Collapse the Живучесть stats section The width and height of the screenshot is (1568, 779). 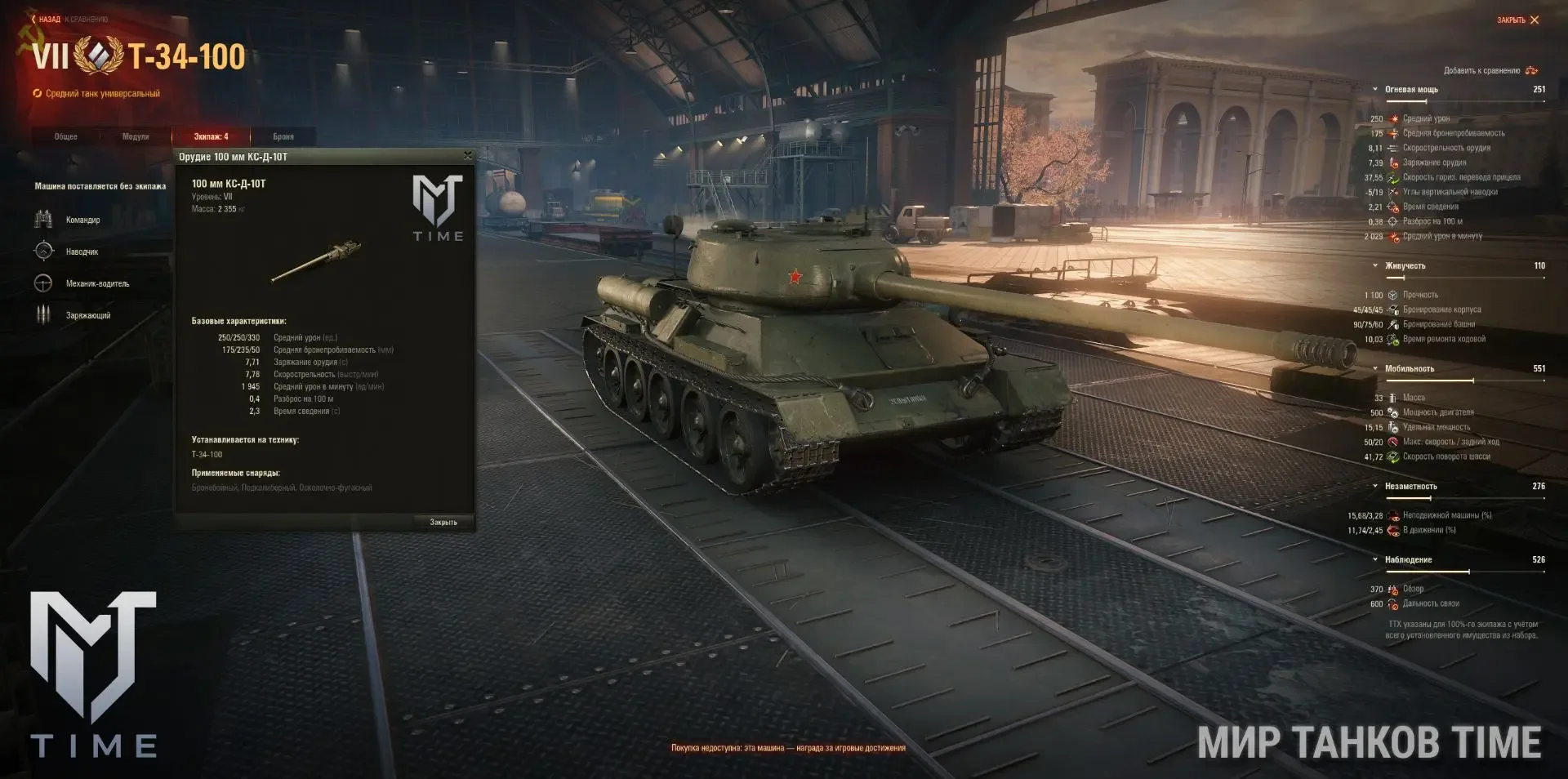[1375, 266]
